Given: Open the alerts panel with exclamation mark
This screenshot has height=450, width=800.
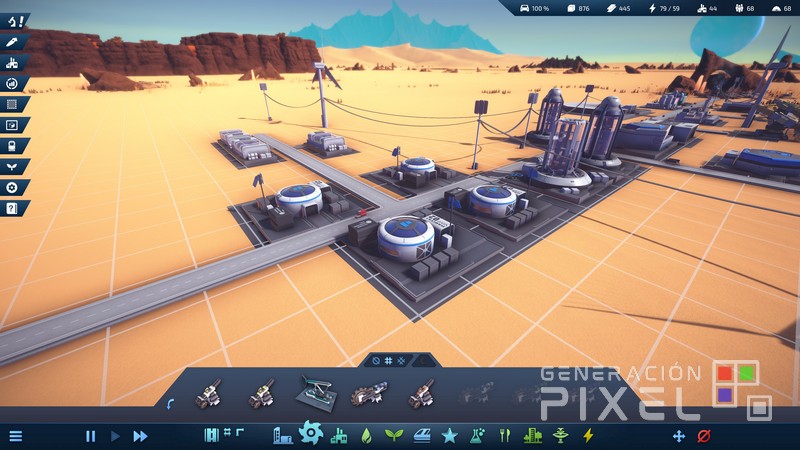Looking at the screenshot, I should tap(13, 20).
